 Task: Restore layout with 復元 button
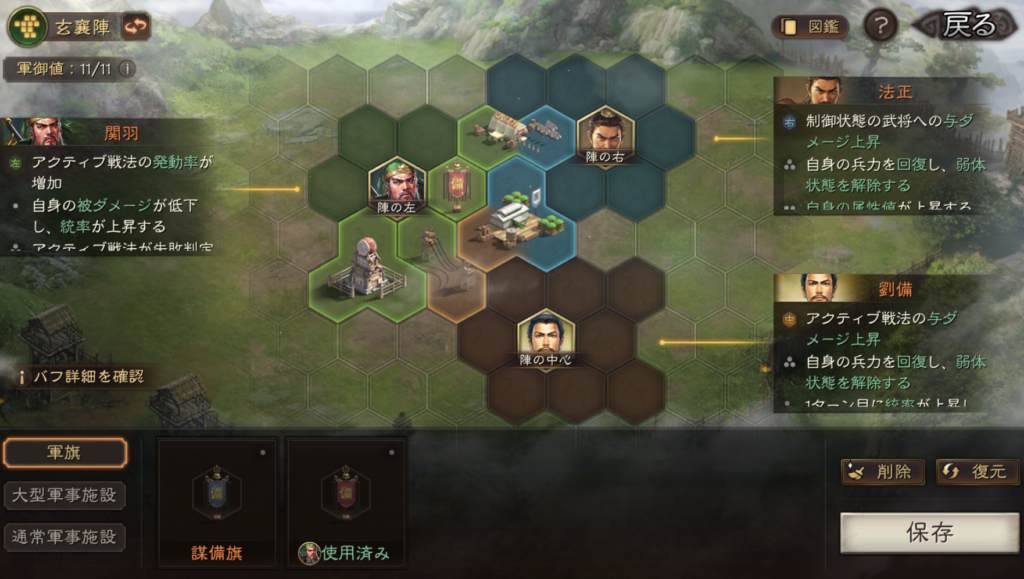[977, 472]
